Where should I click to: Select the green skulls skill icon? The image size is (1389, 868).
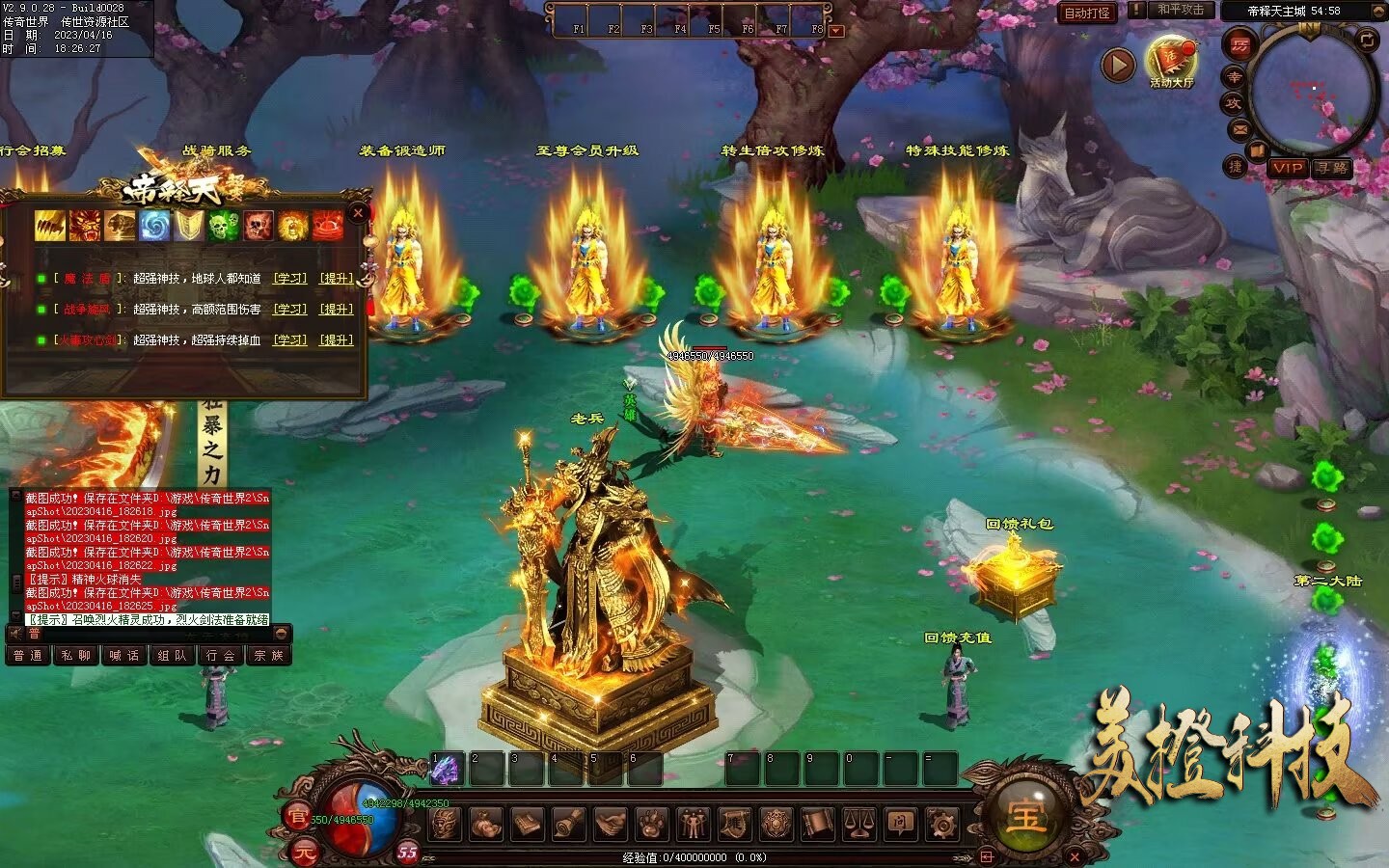pos(224,226)
